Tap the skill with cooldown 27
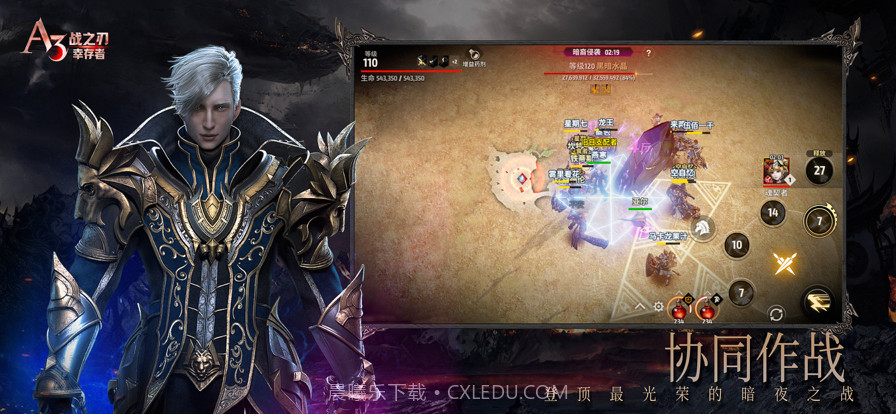 pos(819,170)
